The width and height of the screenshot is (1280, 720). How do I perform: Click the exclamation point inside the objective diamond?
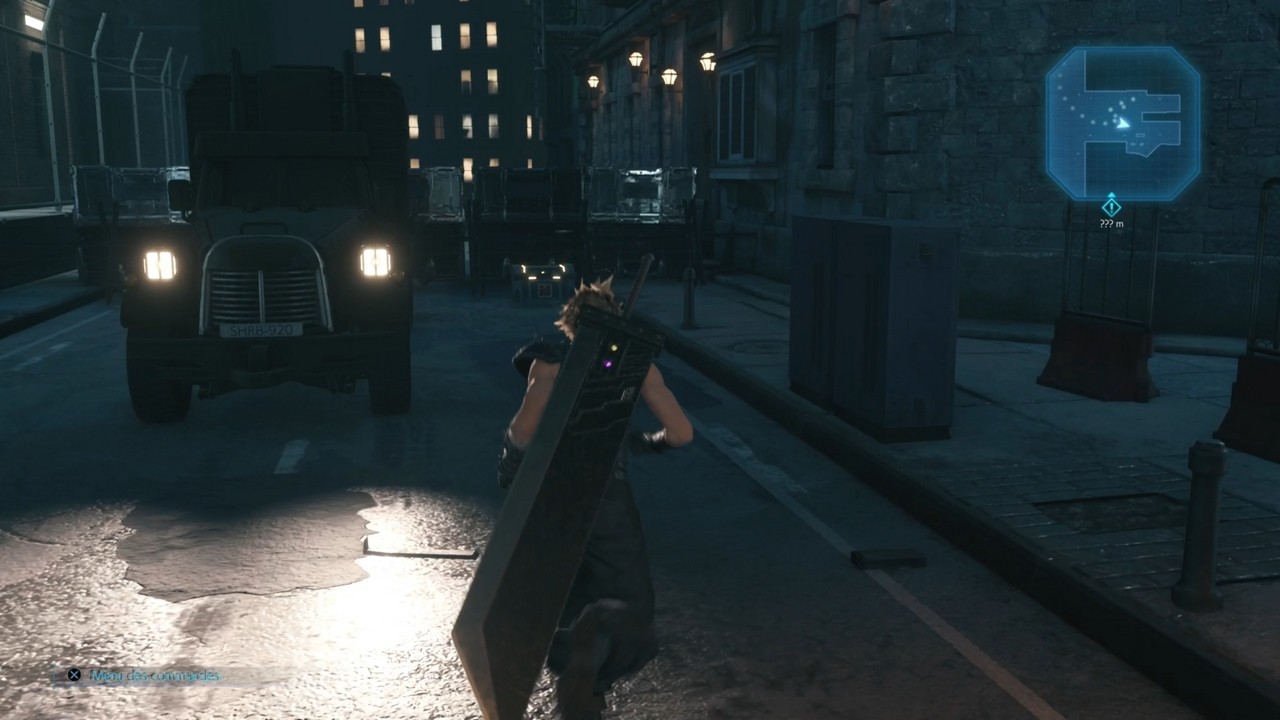[1110, 208]
